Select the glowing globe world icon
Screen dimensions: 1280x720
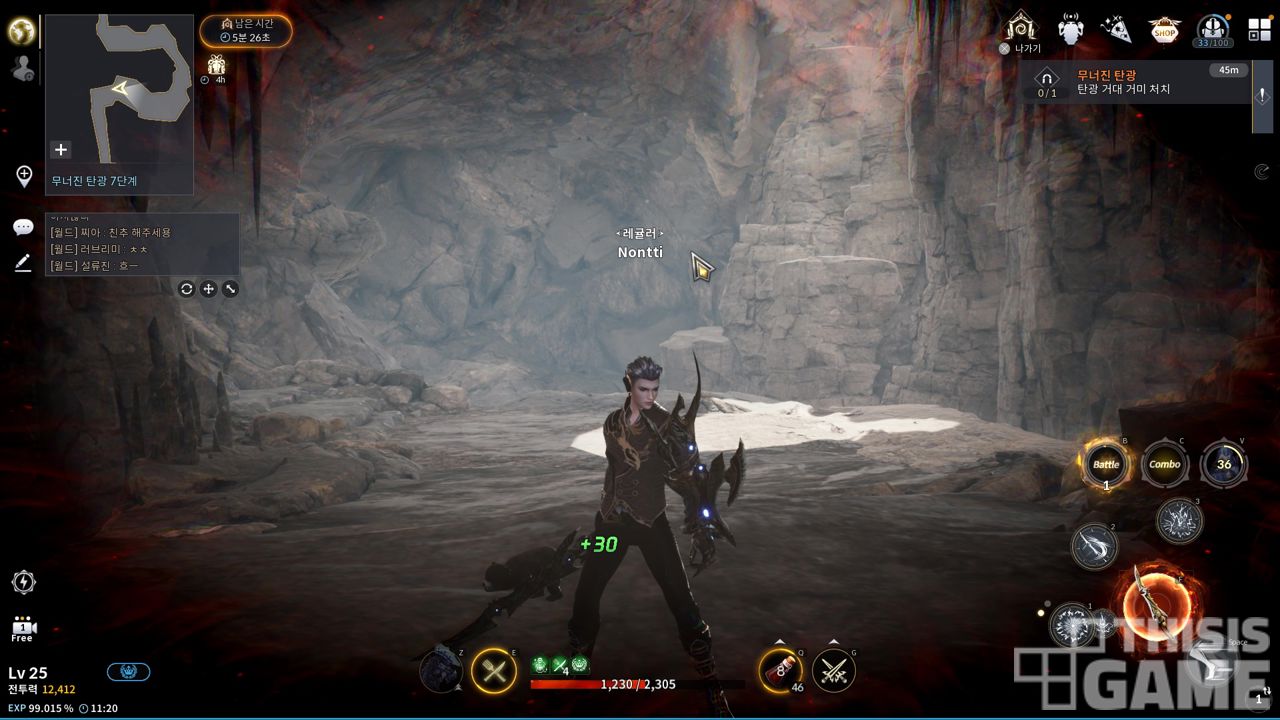(x=22, y=31)
